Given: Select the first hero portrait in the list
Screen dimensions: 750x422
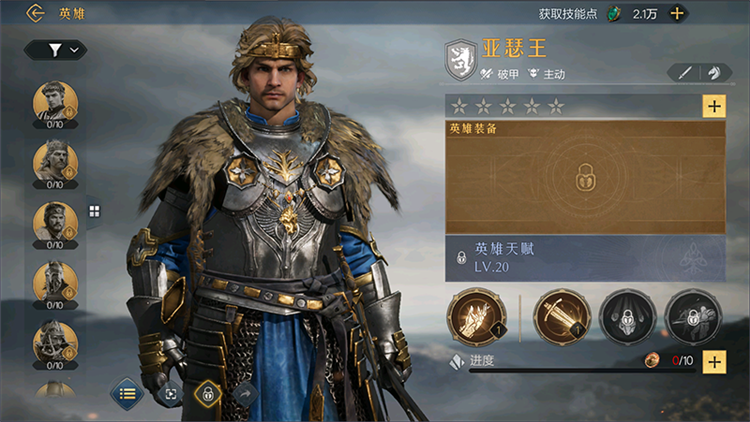Looking at the screenshot, I should [55, 102].
